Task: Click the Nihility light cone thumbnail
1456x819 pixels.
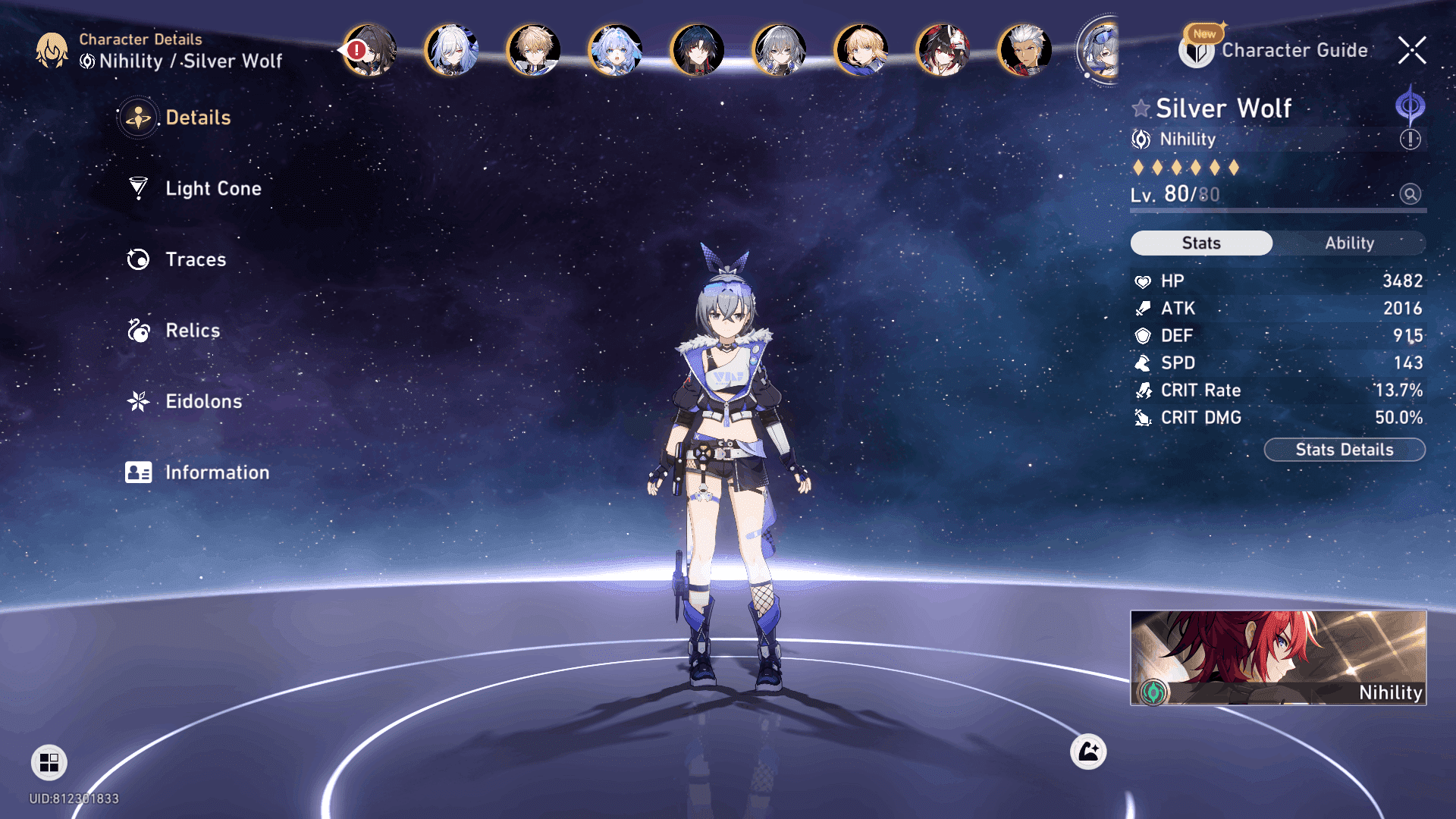Action: tap(1278, 657)
